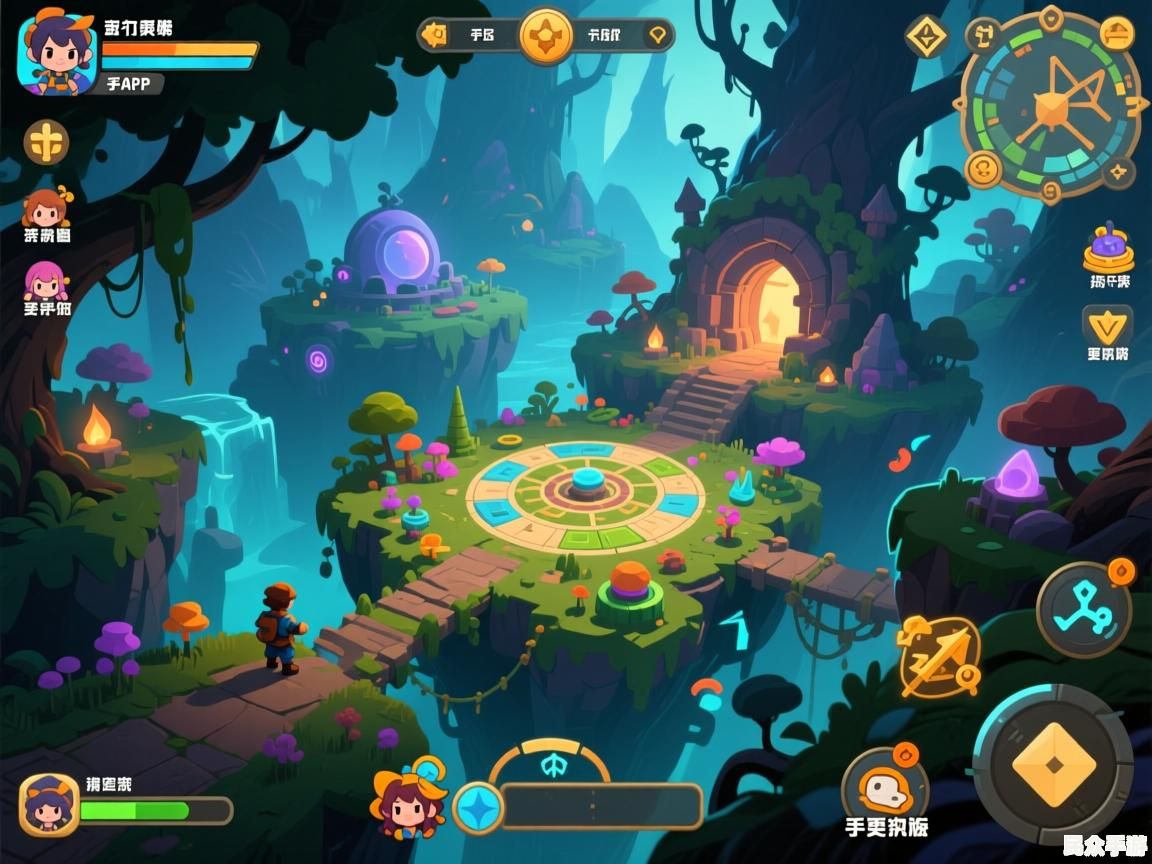The width and height of the screenshot is (1152, 864).
Task: Open the player avatar portrait profile
Action: tap(56, 54)
